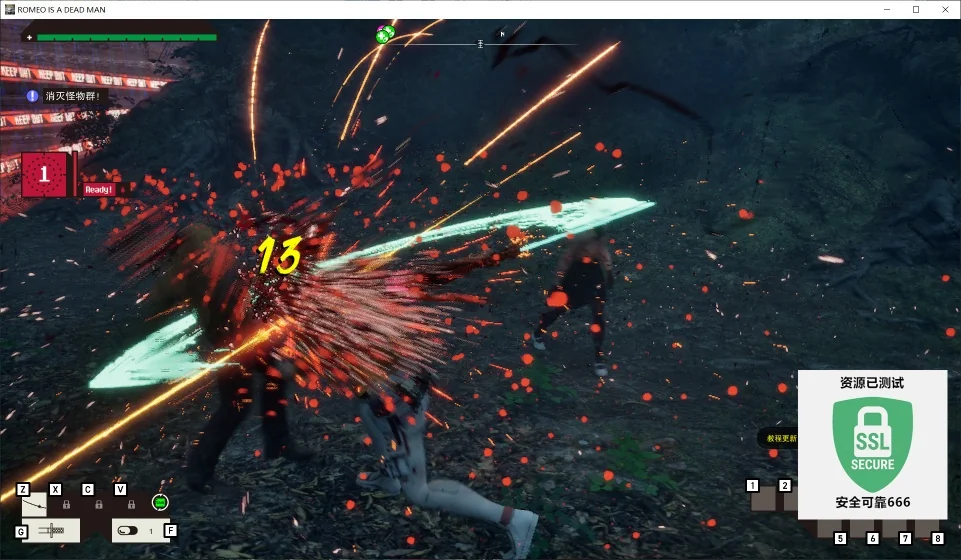Image resolution: width=961 pixels, height=560 pixels.
Task: Select the sword weapon slot labeled G
Action: 51,530
